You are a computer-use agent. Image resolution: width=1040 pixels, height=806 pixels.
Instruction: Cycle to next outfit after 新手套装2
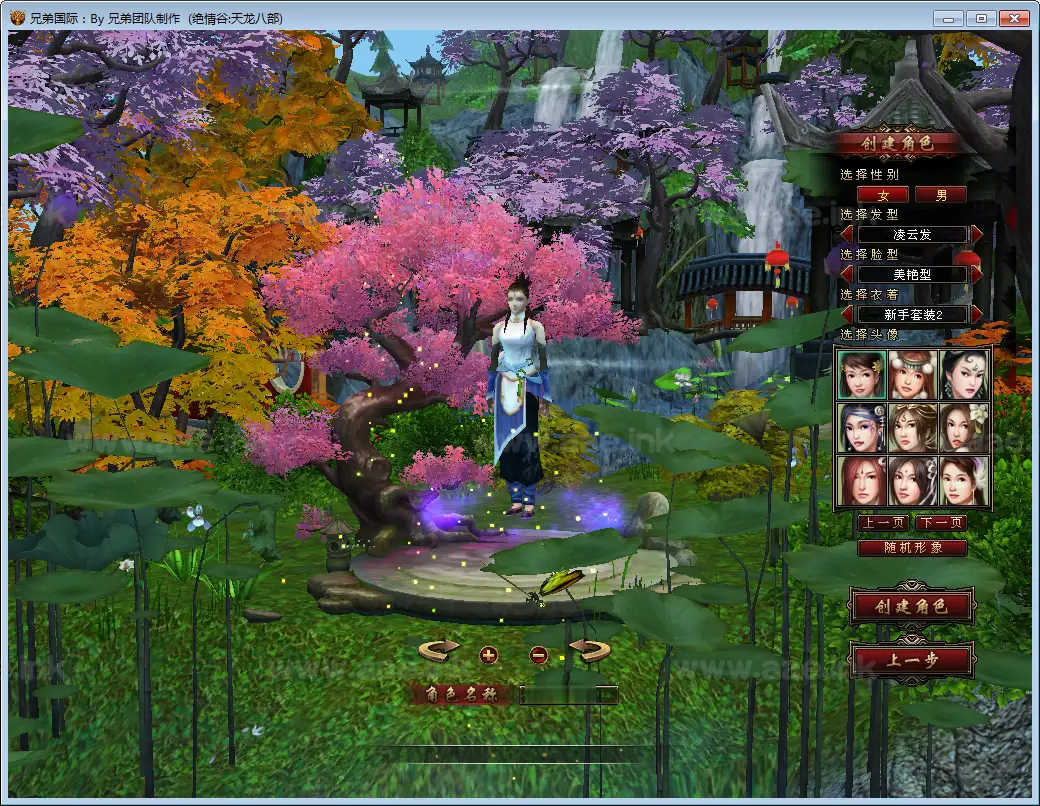tap(977, 314)
